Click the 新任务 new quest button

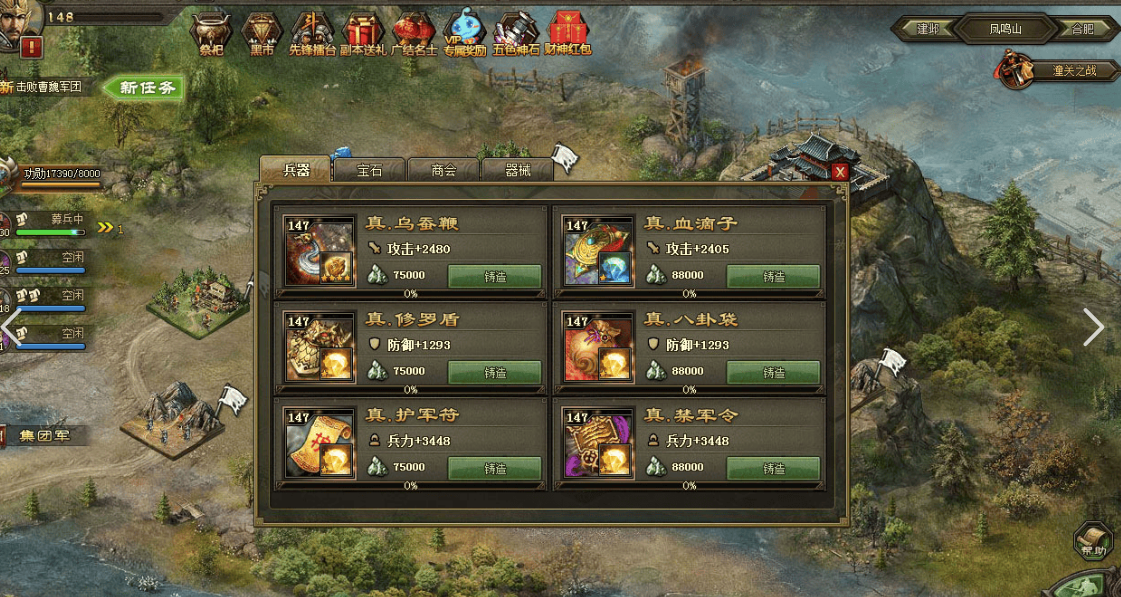click(x=147, y=88)
